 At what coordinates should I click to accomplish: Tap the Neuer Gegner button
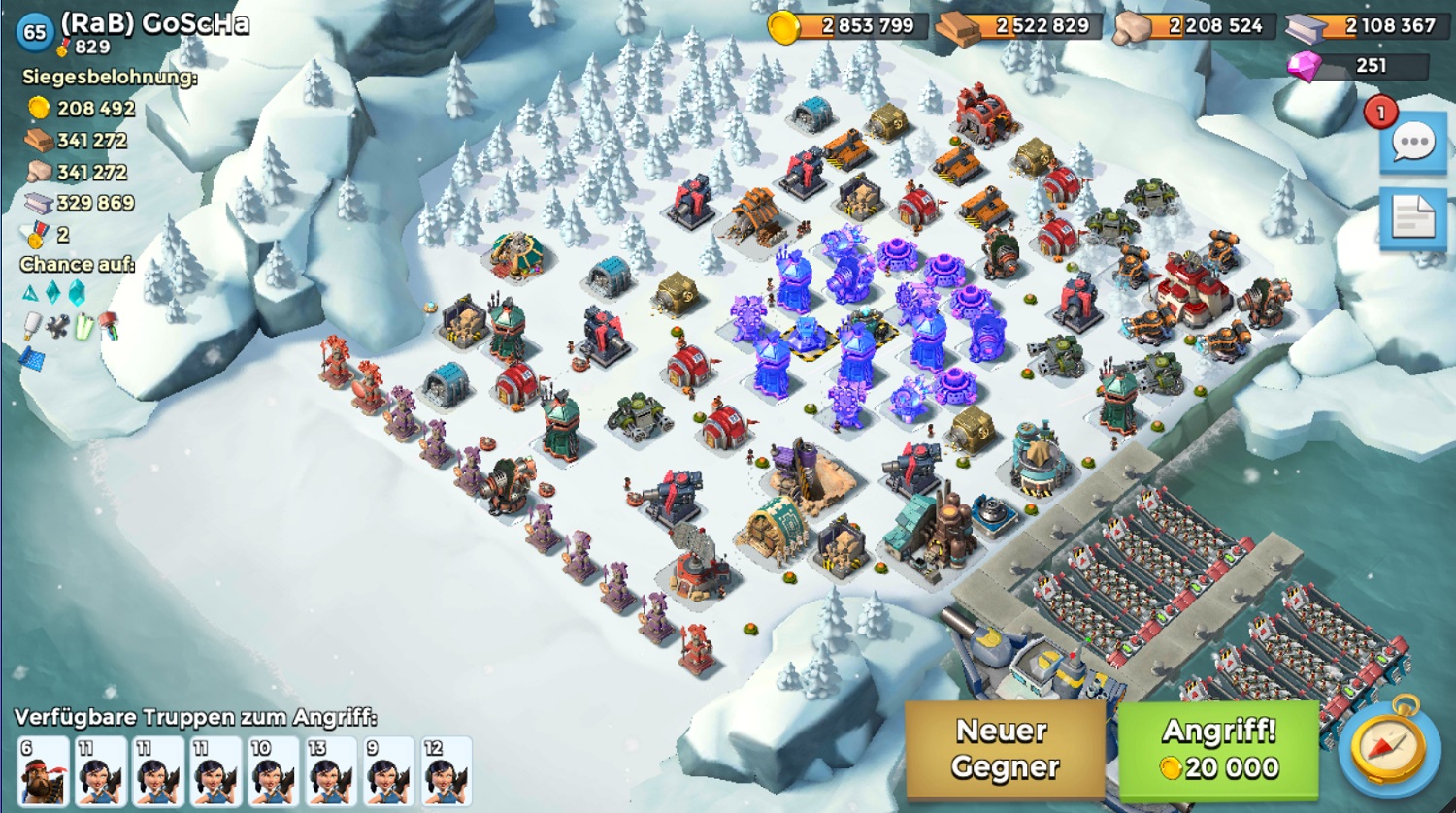point(1004,749)
